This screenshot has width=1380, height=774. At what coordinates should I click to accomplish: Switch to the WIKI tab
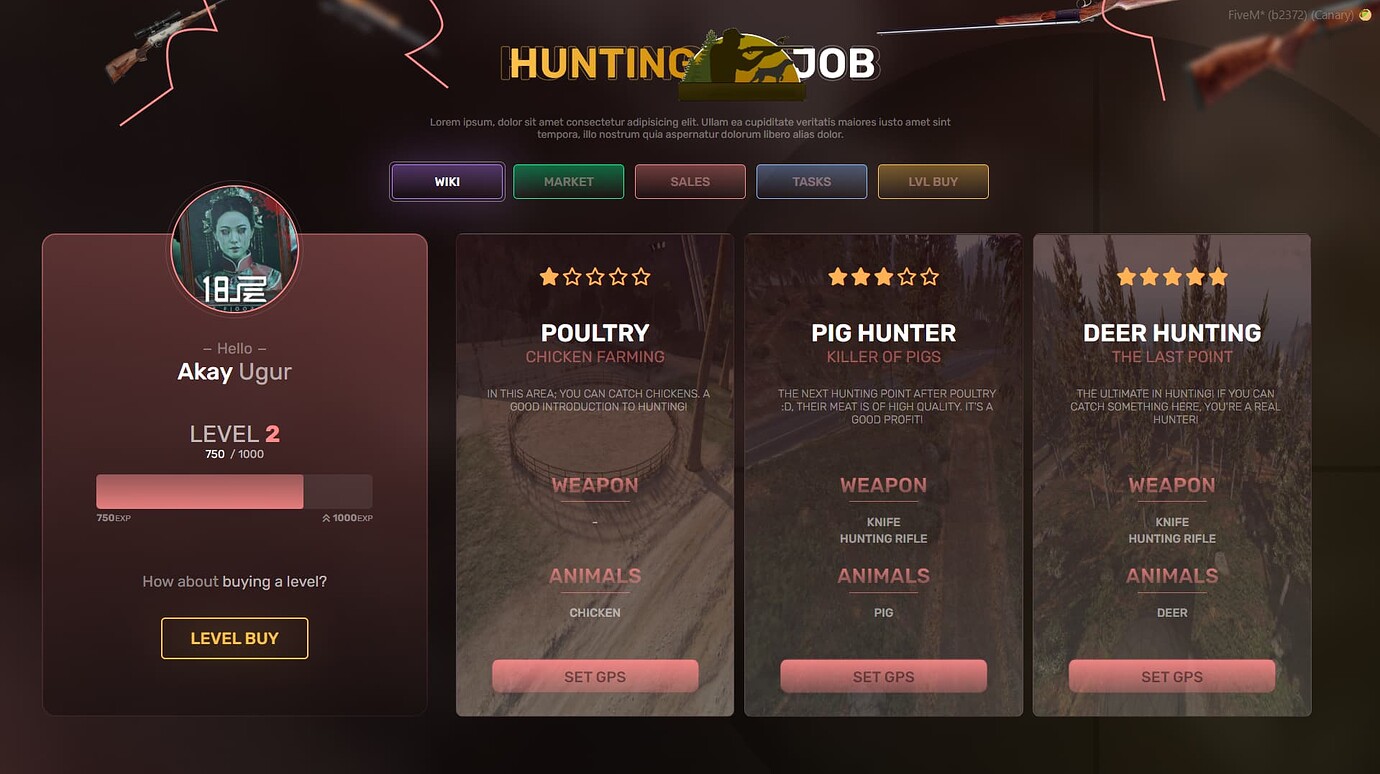[446, 181]
